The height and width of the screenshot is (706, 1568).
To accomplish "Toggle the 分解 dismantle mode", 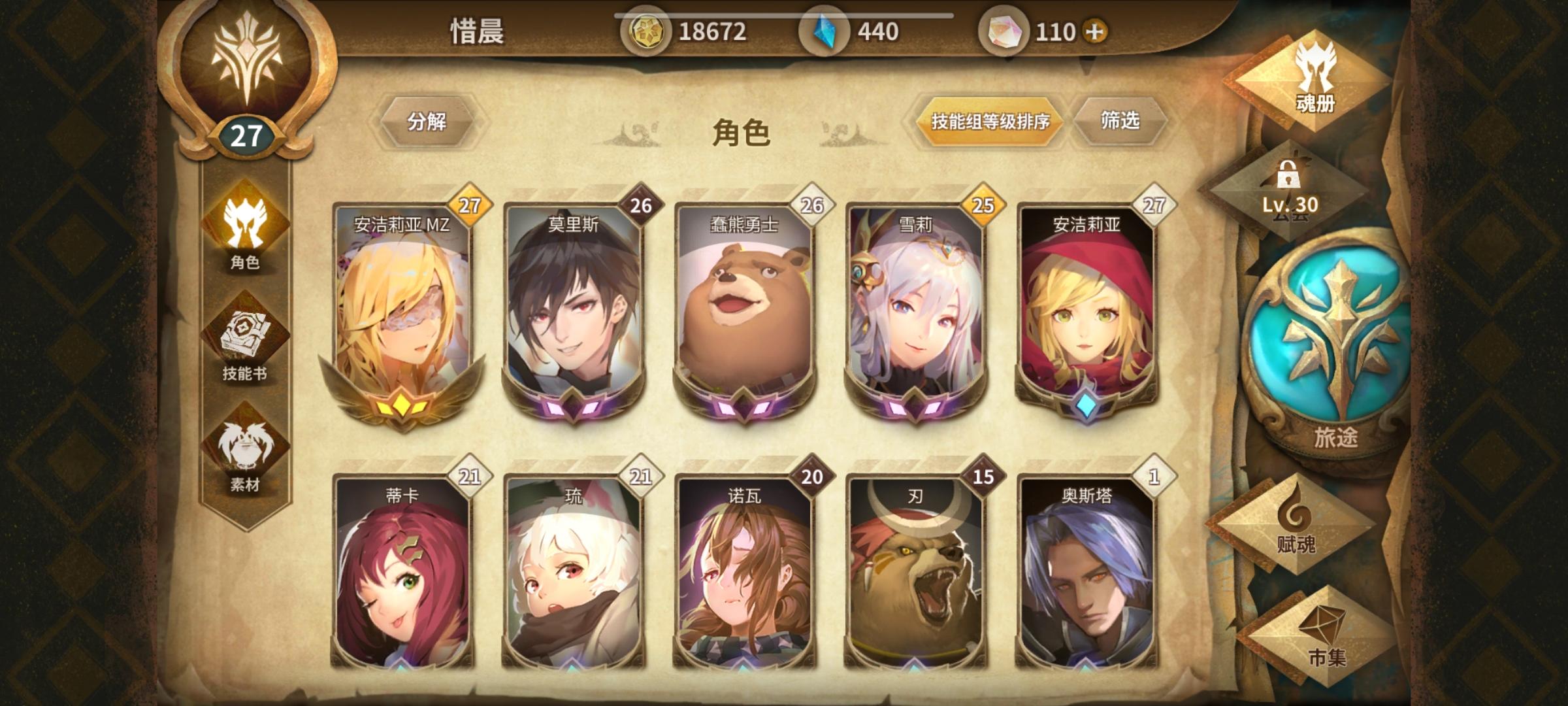I will click(x=429, y=123).
